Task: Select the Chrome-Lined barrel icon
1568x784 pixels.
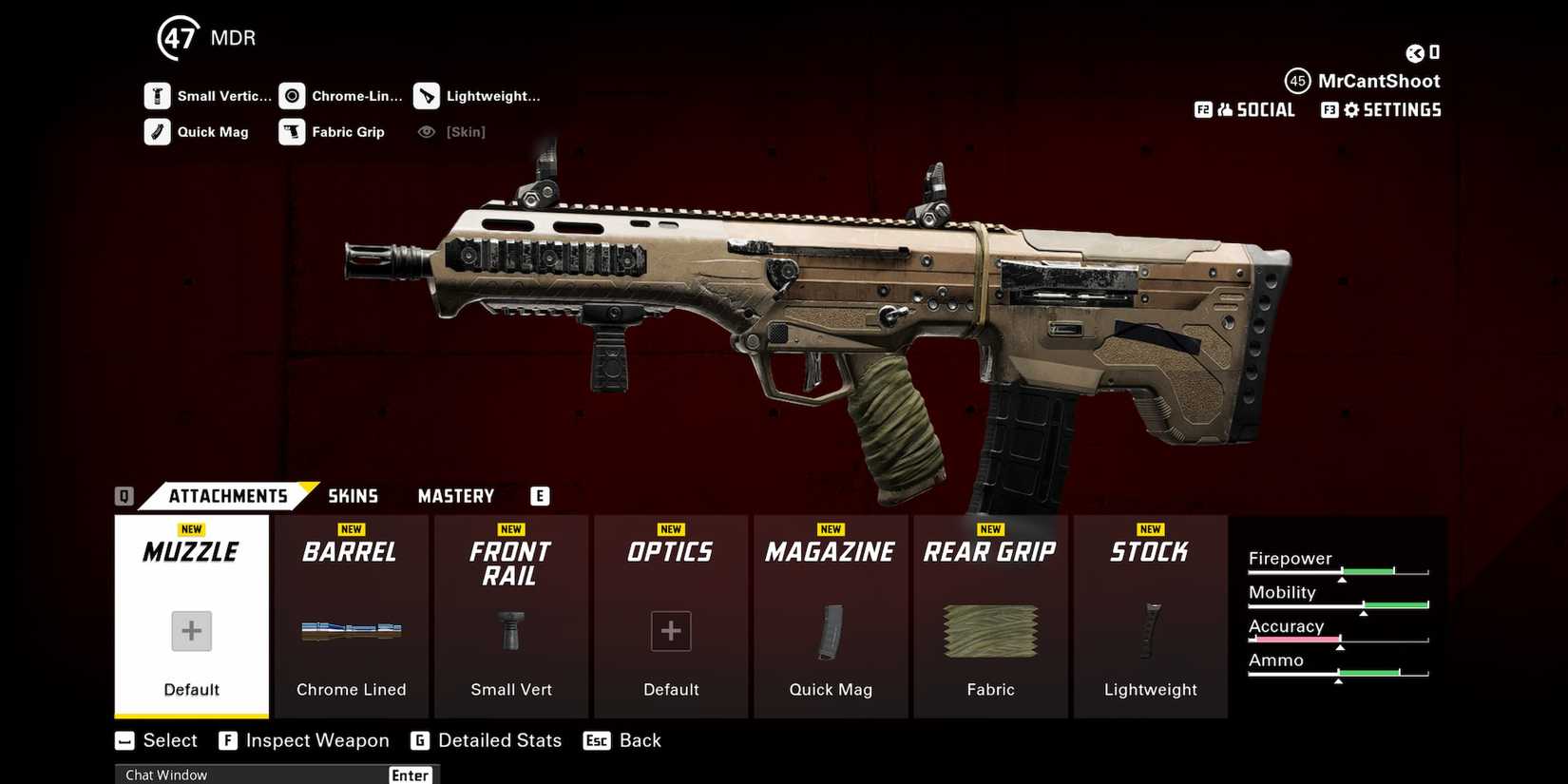Action: (293, 95)
